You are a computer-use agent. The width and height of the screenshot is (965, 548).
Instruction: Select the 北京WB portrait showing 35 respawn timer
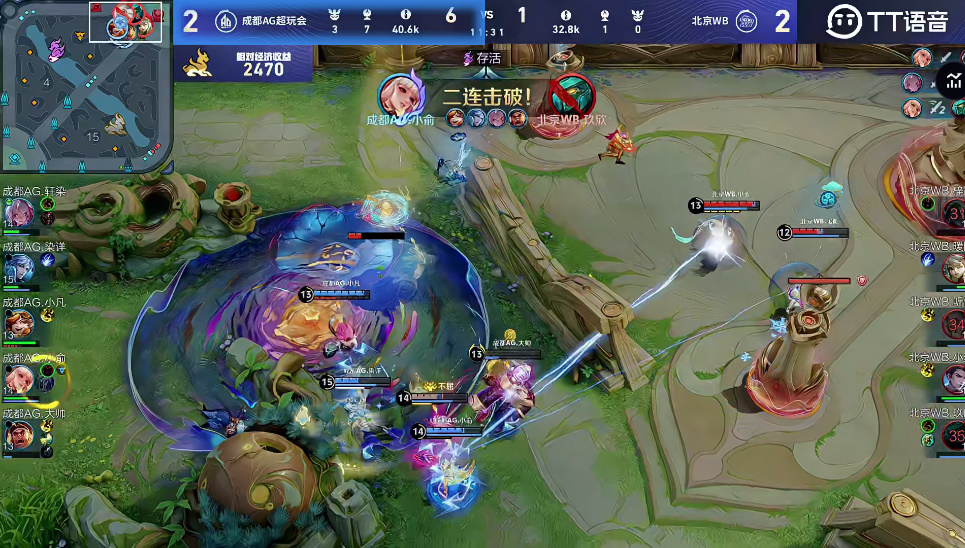click(953, 435)
